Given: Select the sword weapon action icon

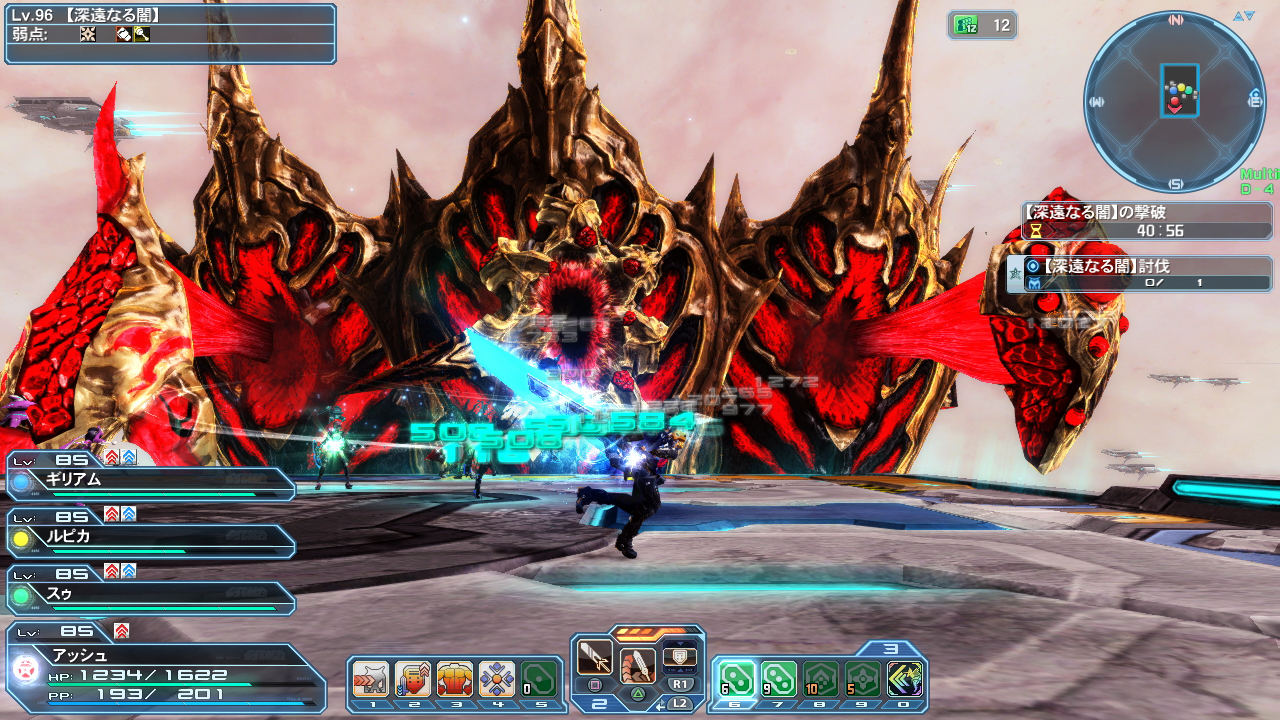Looking at the screenshot, I should click(x=595, y=659).
